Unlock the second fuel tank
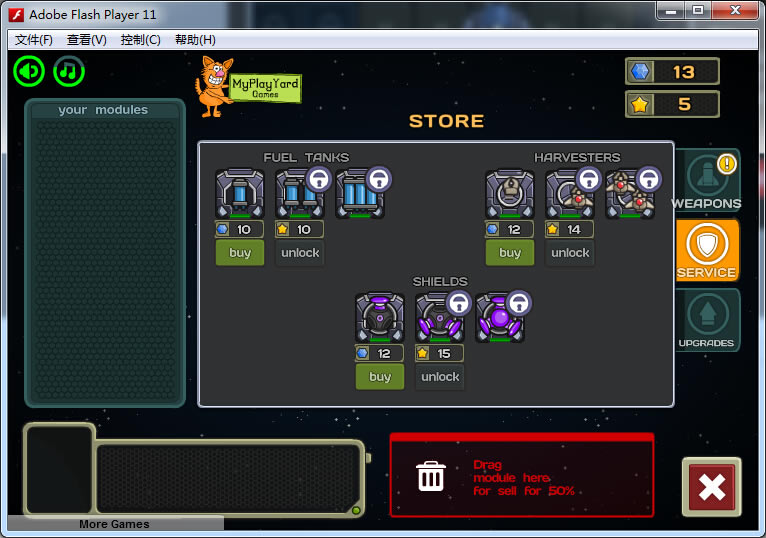The height and width of the screenshot is (538, 766). click(300, 253)
